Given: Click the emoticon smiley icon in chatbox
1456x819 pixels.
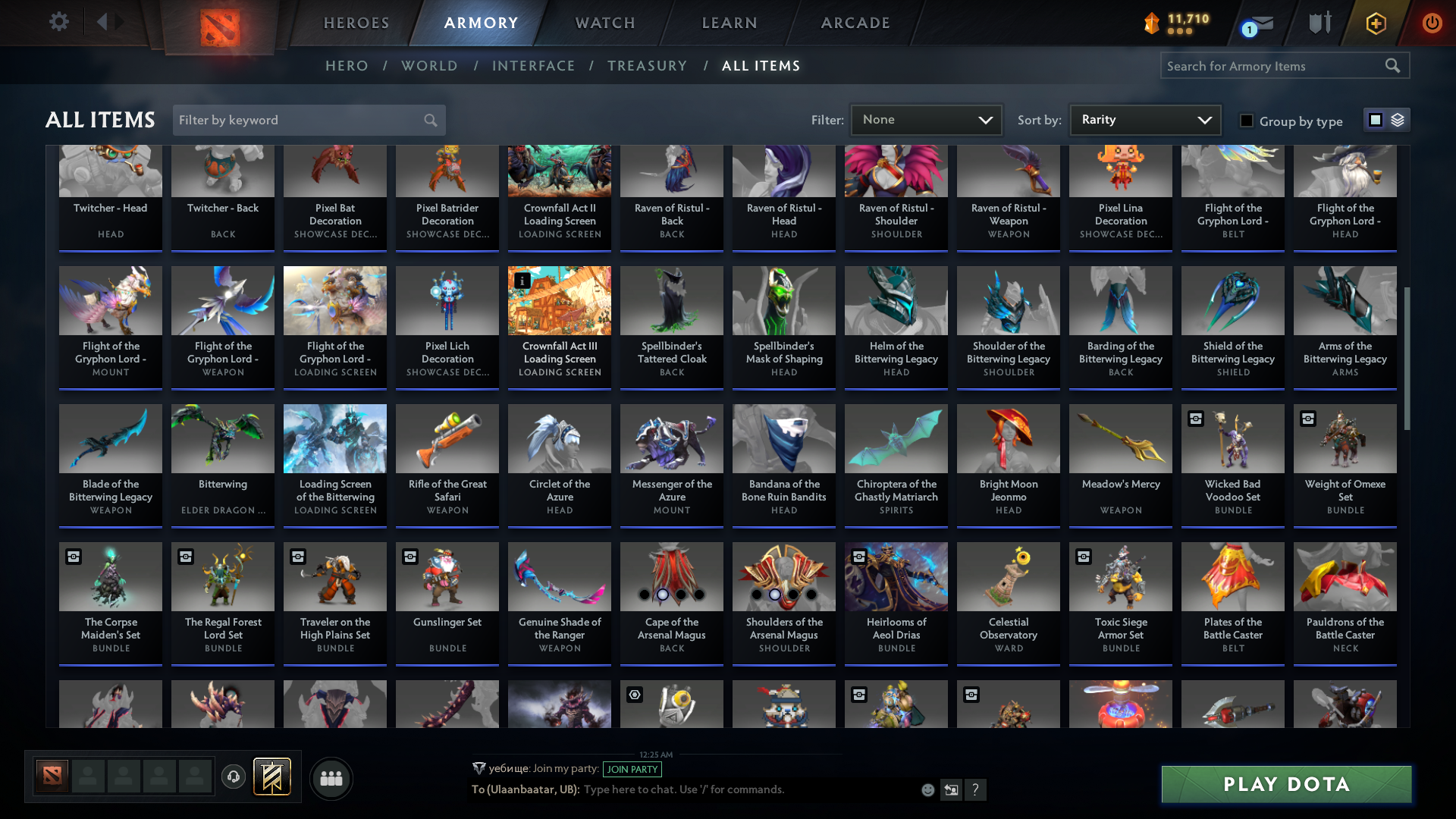Looking at the screenshot, I should click(927, 789).
